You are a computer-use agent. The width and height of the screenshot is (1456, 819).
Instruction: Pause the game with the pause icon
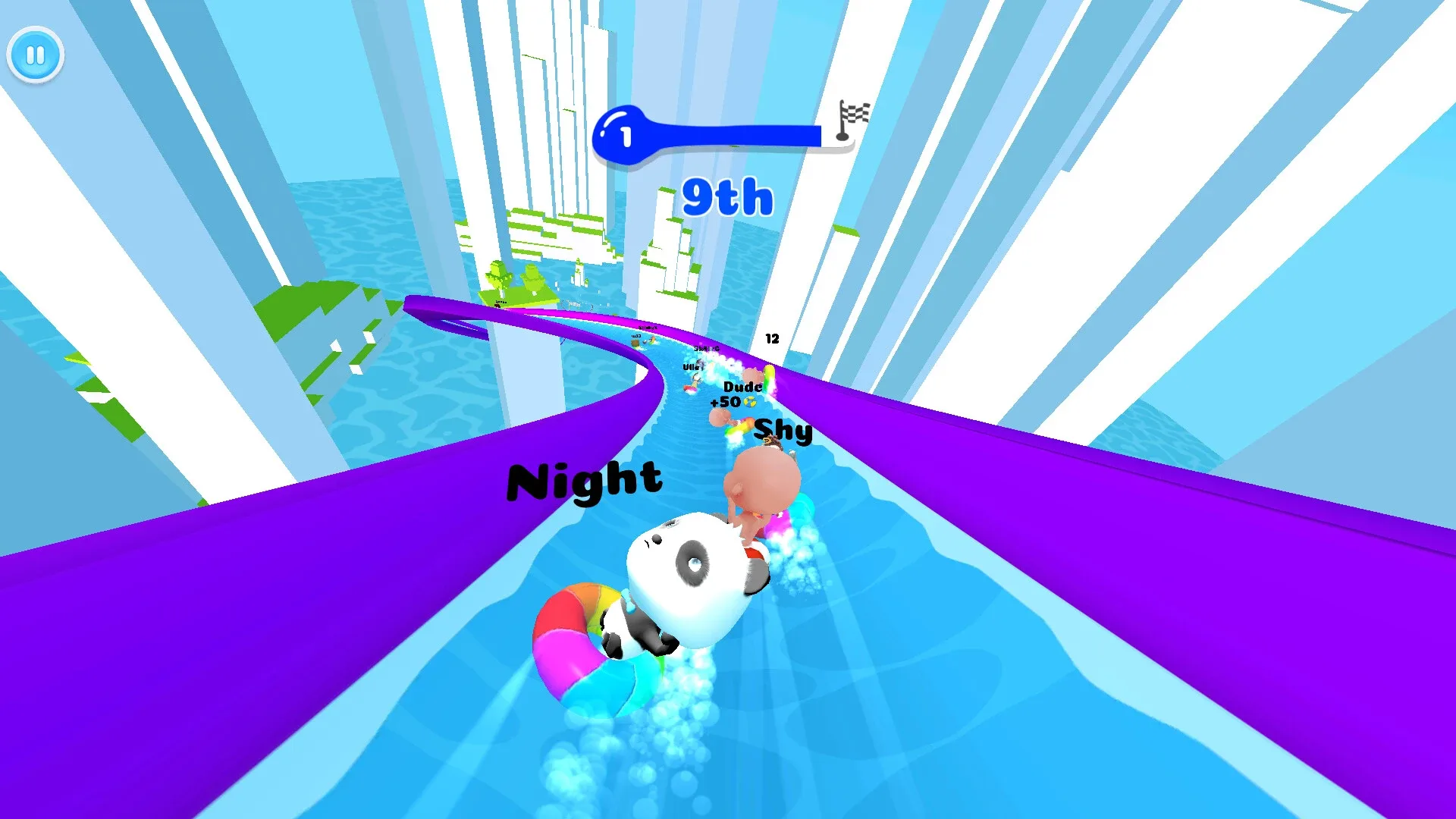[35, 54]
